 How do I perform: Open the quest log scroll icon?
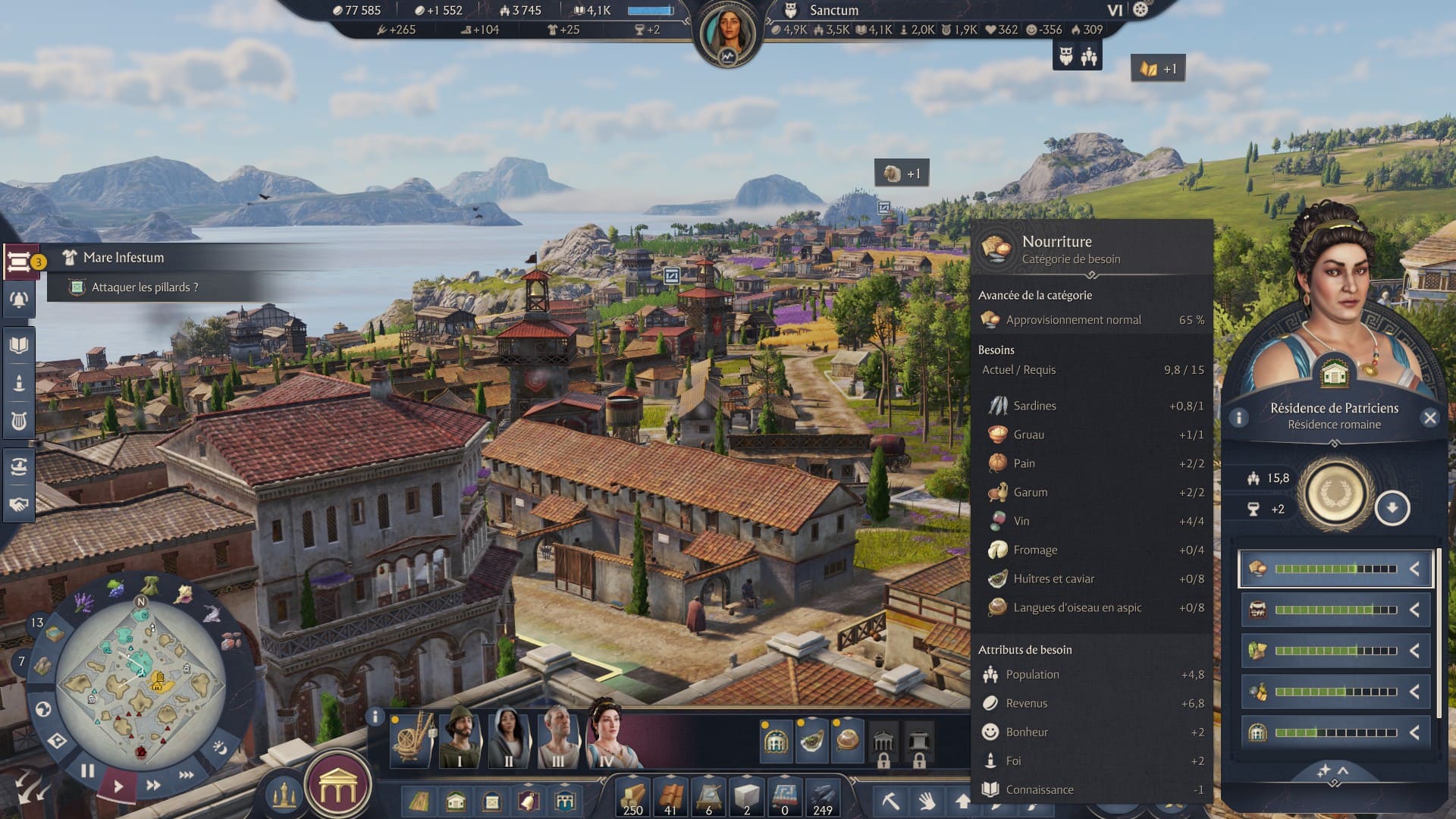click(19, 261)
